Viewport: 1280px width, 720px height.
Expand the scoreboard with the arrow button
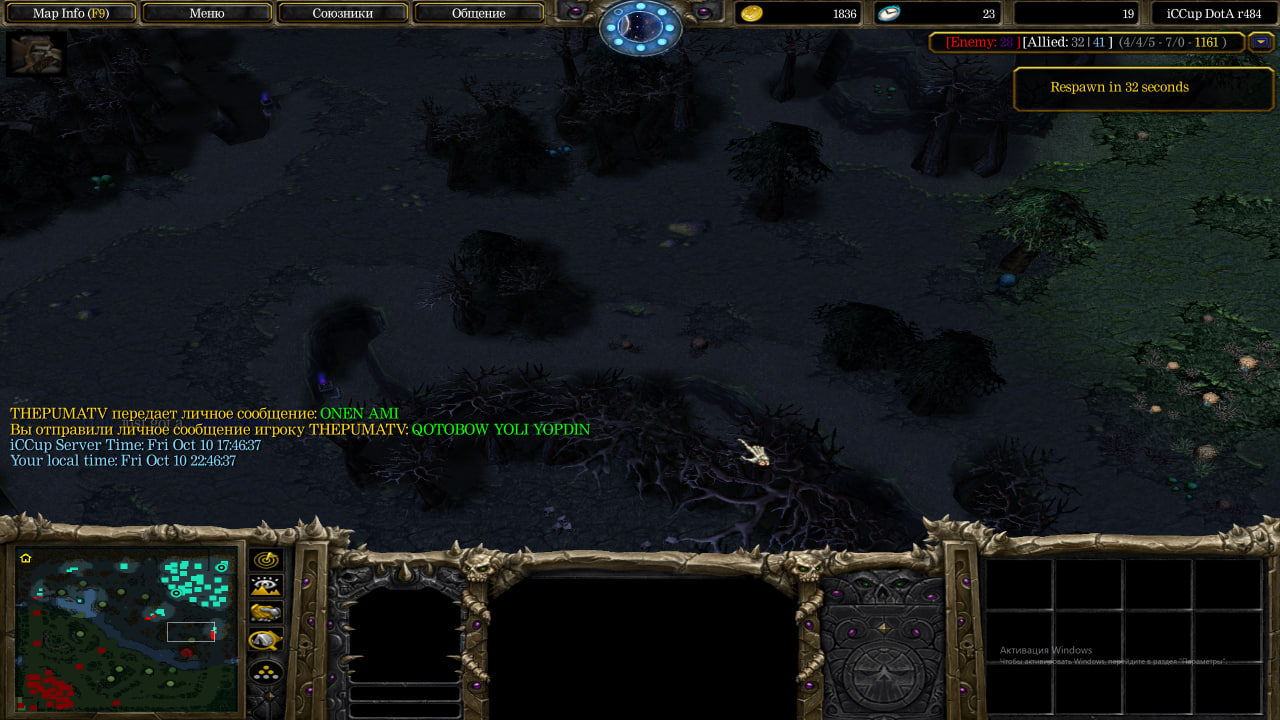(1261, 42)
